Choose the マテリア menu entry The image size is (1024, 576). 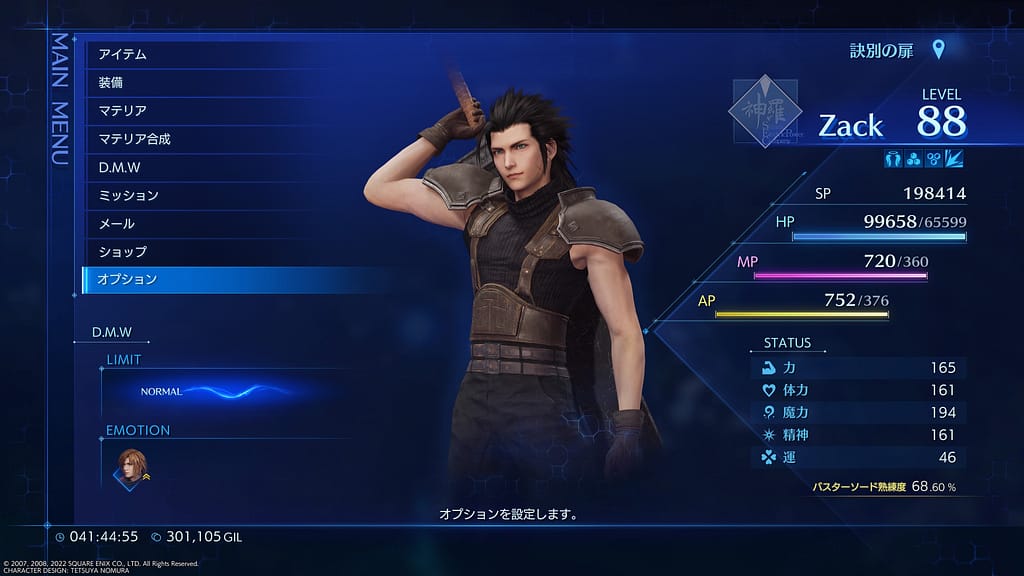pos(123,110)
